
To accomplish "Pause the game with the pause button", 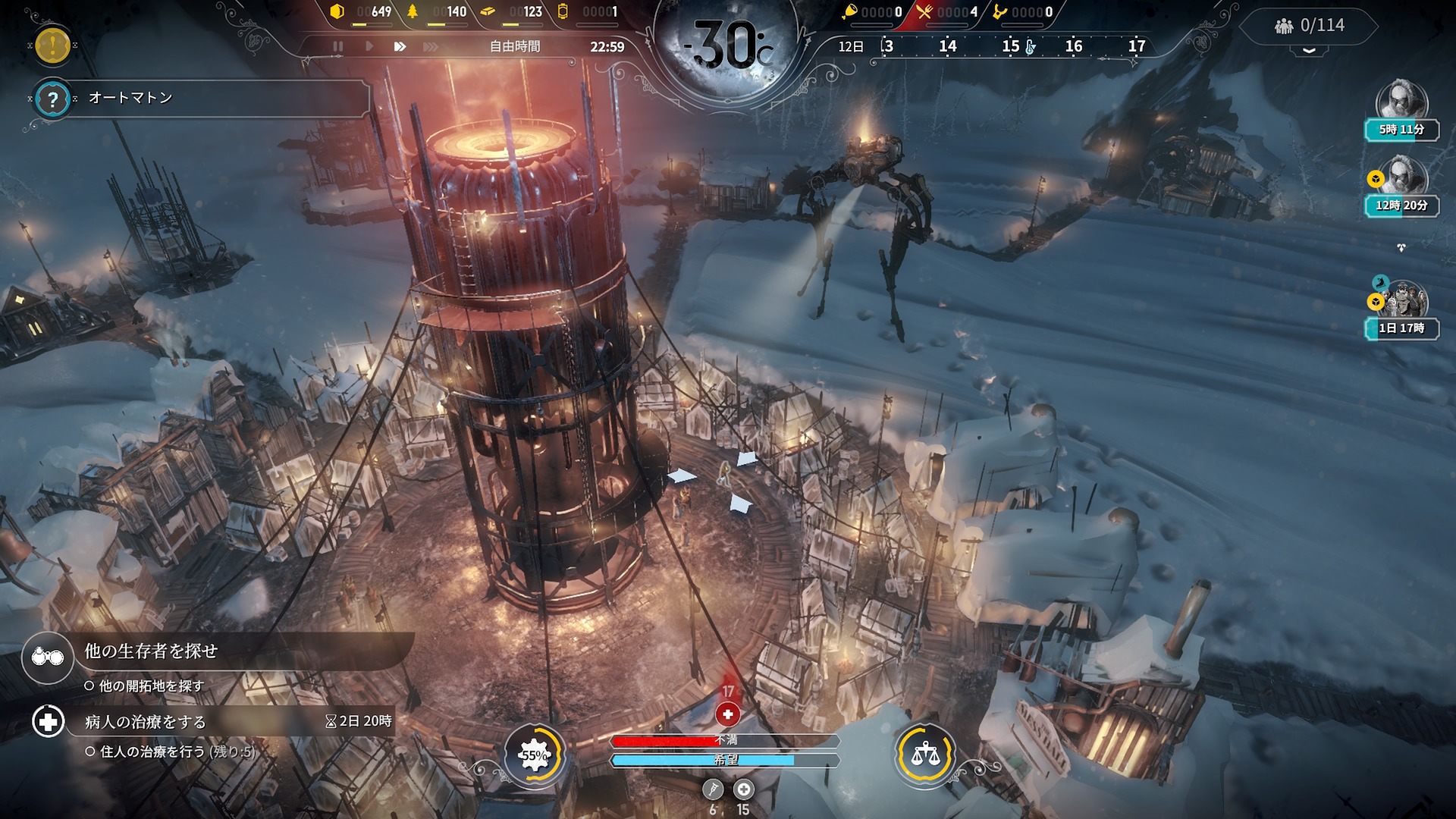I will (x=338, y=46).
